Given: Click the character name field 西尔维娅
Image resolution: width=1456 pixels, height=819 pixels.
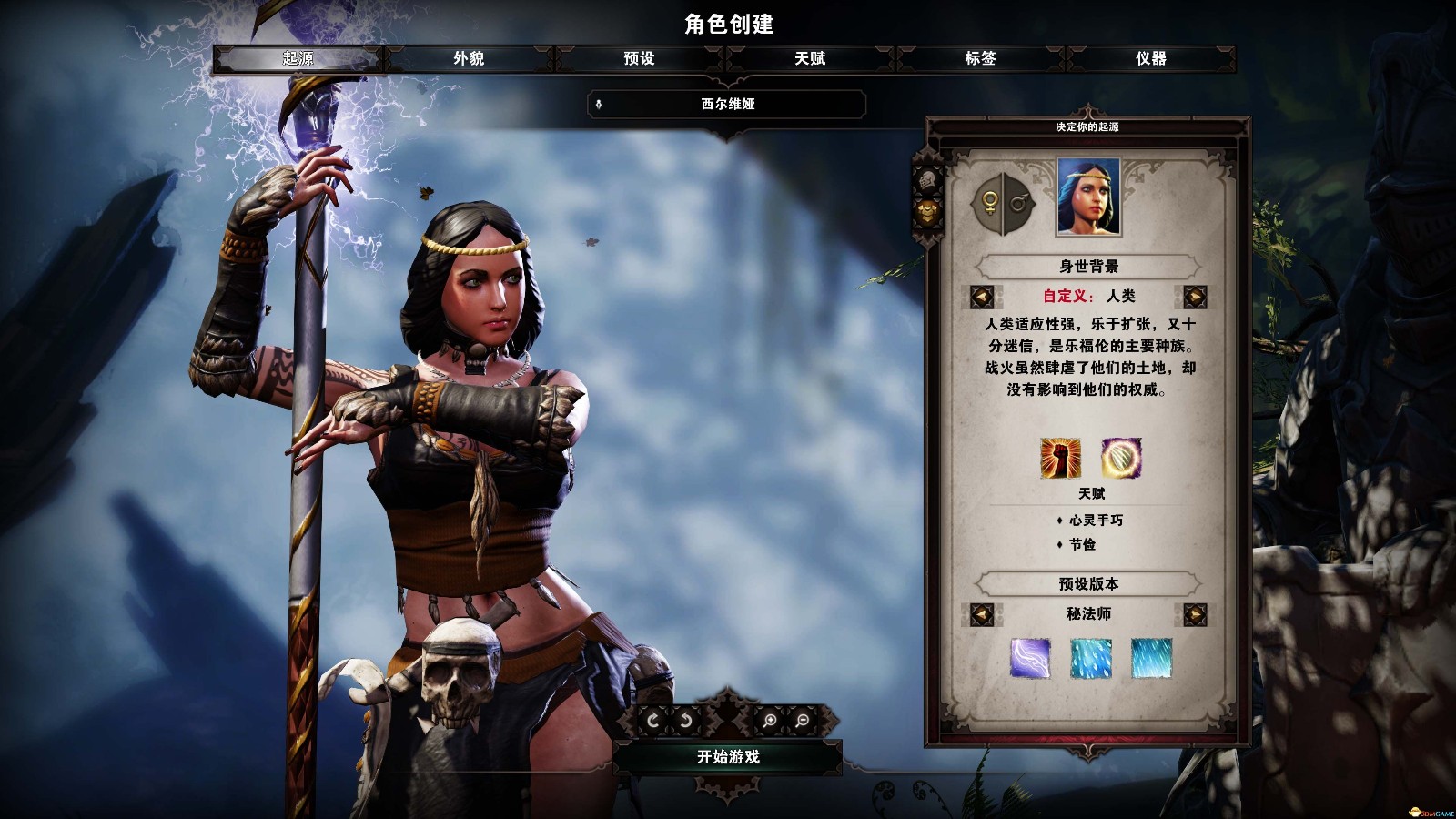Looking at the screenshot, I should [x=727, y=104].
